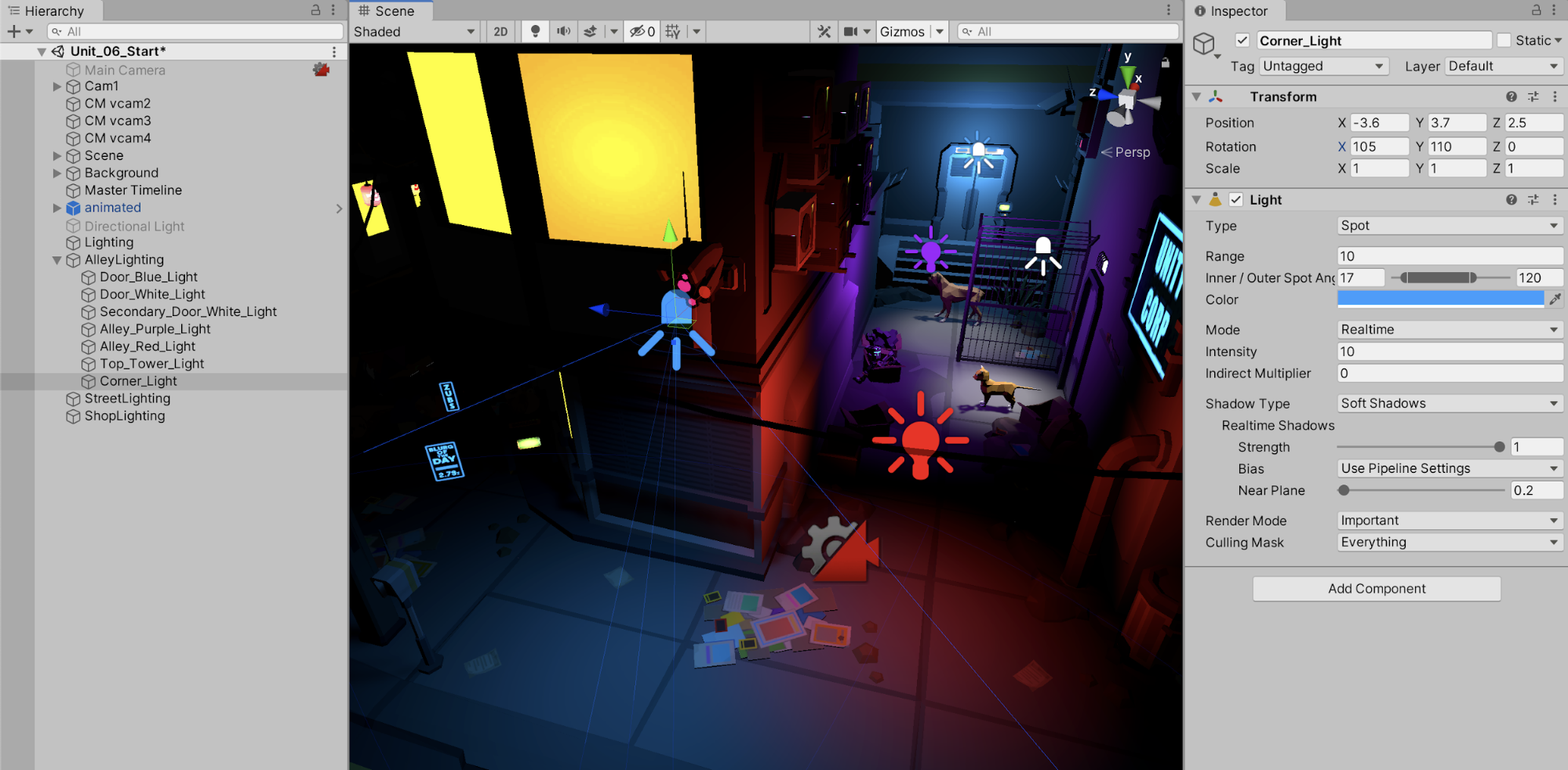Image resolution: width=1568 pixels, height=770 pixels.
Task: Open the Tag dropdown set to Untagged
Action: 1323,67
